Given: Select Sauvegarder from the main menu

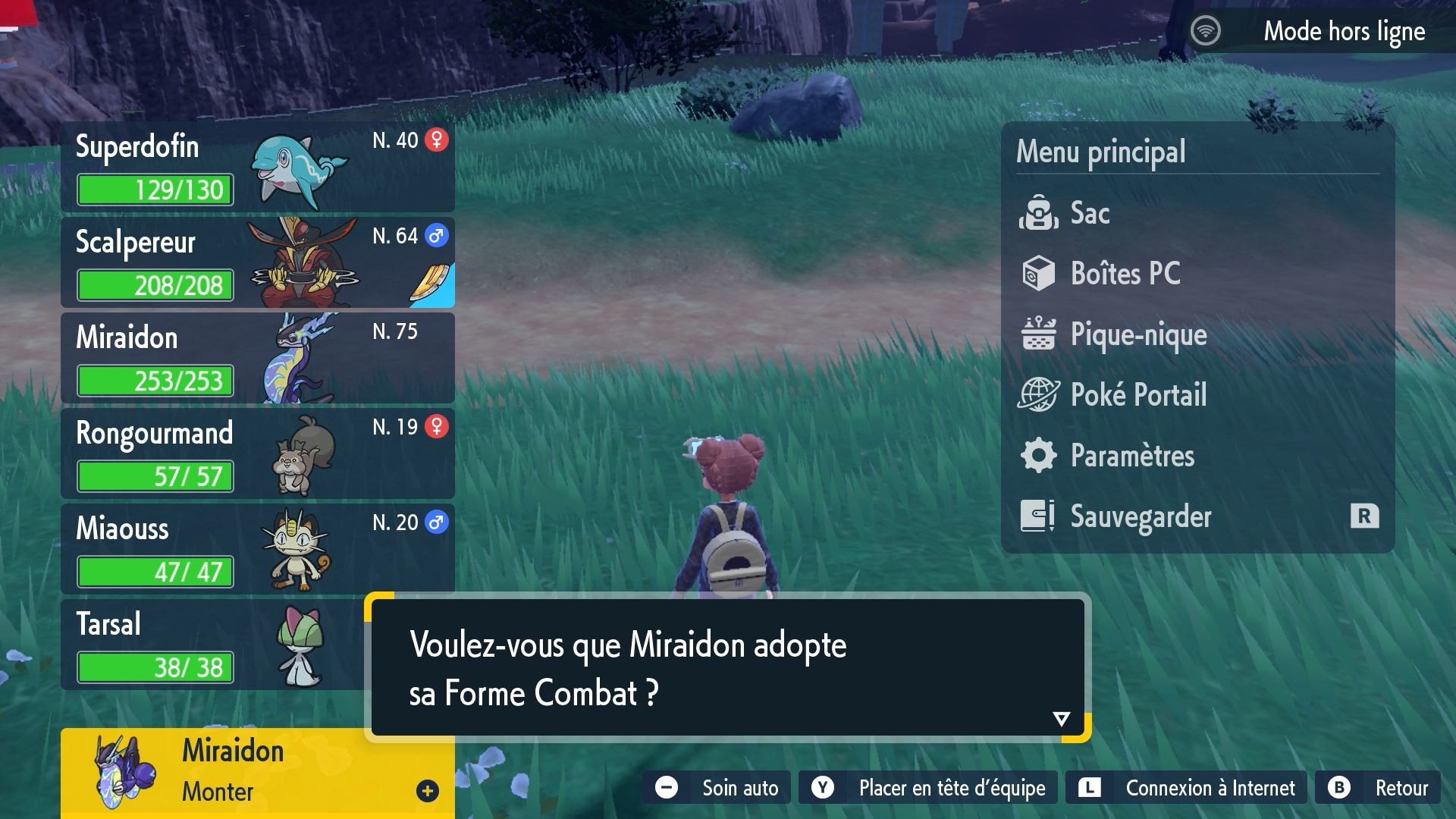Looking at the screenshot, I should click(1141, 516).
